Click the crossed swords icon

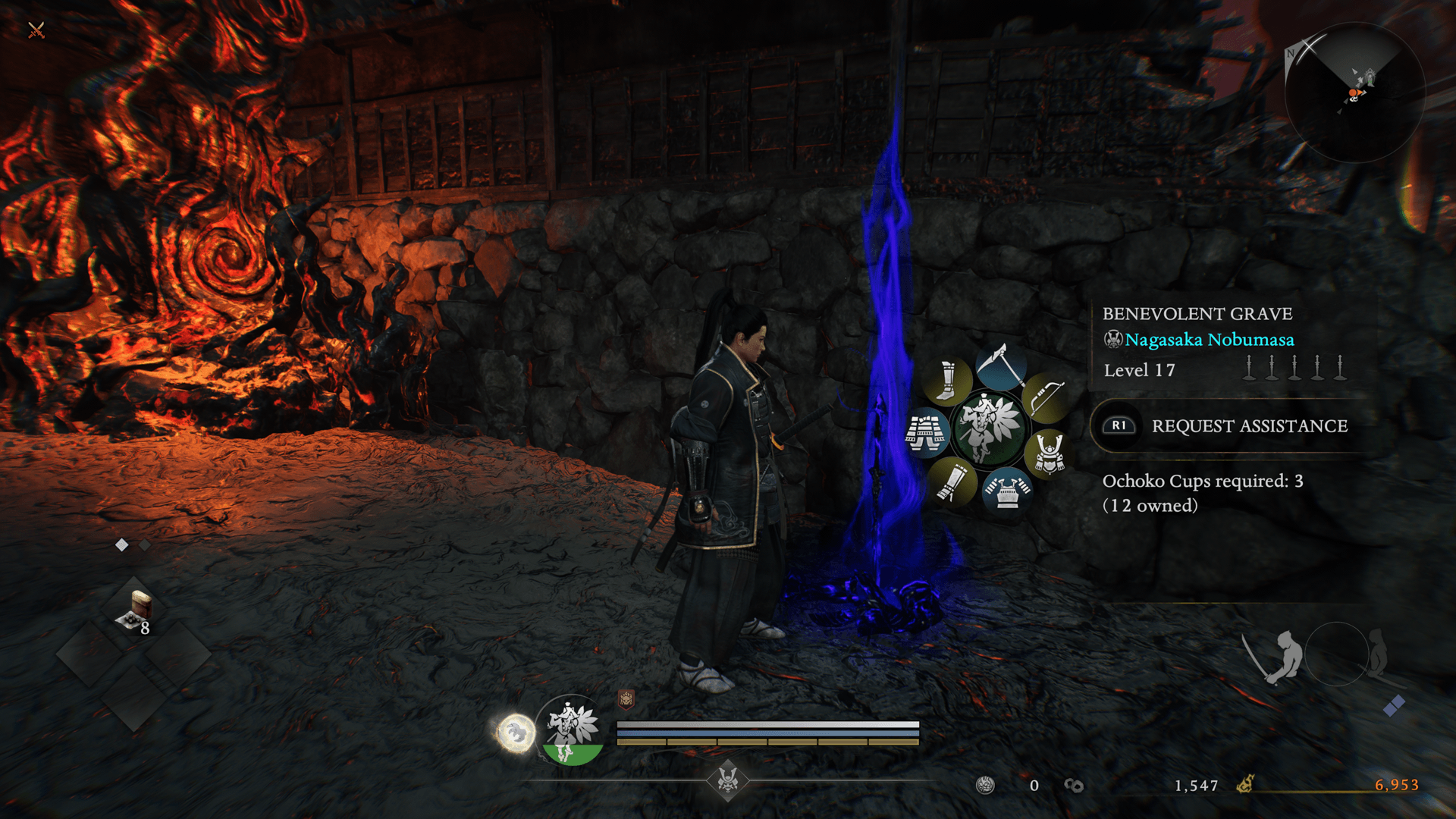36,30
